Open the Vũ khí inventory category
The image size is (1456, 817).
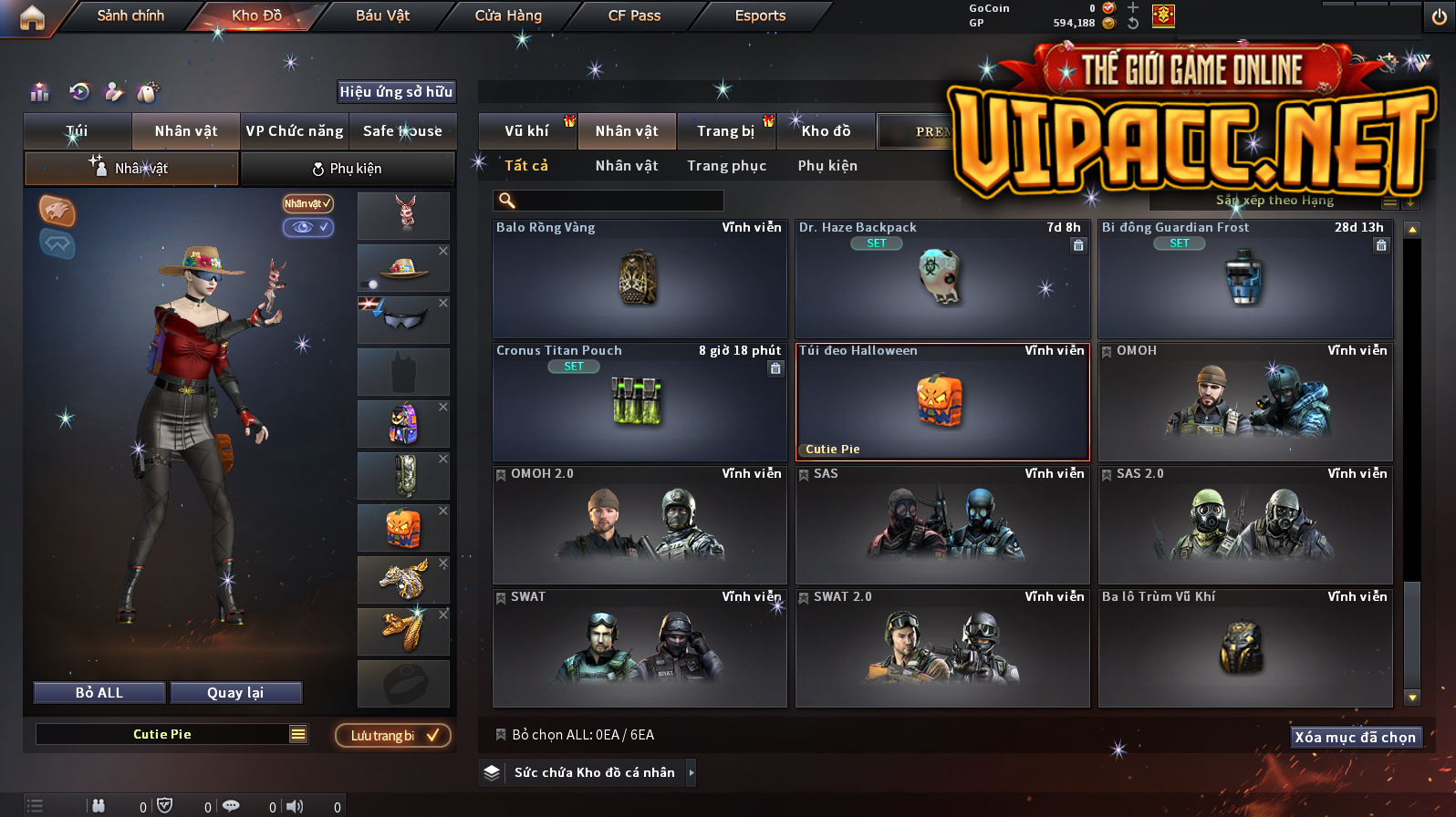527,131
